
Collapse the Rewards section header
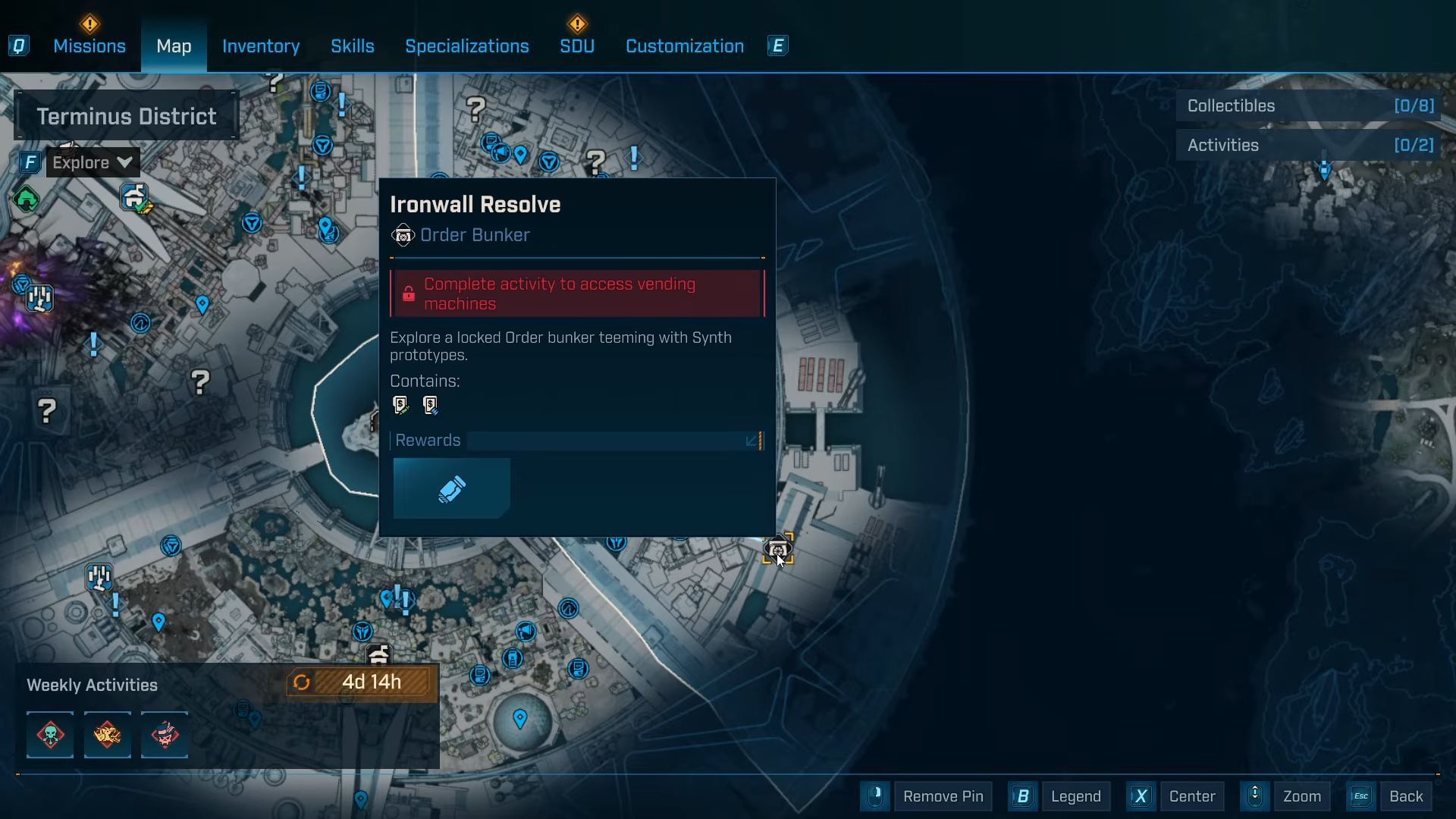click(x=576, y=441)
